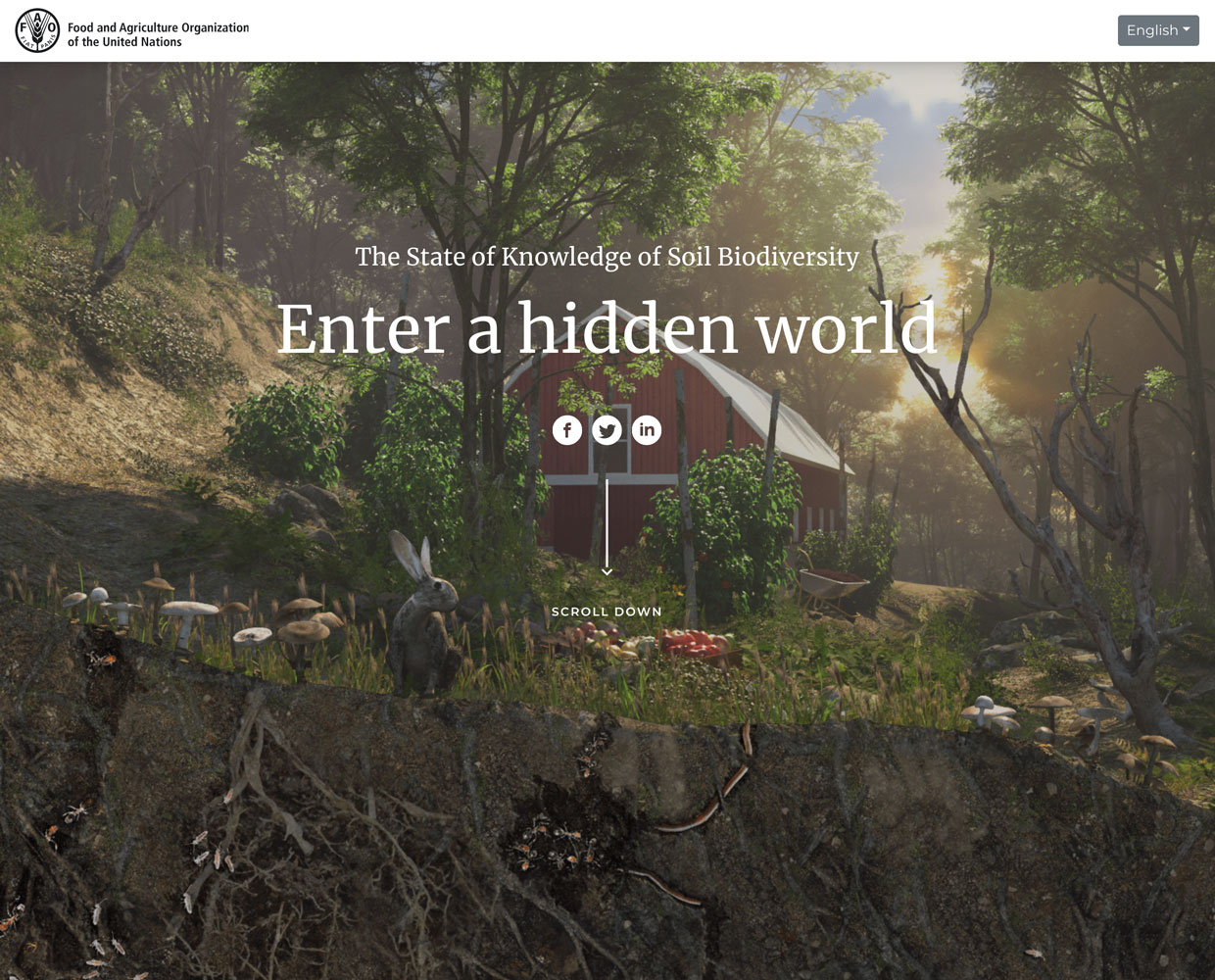1215x980 pixels.
Task: Share the page on Twitter
Action: click(607, 430)
